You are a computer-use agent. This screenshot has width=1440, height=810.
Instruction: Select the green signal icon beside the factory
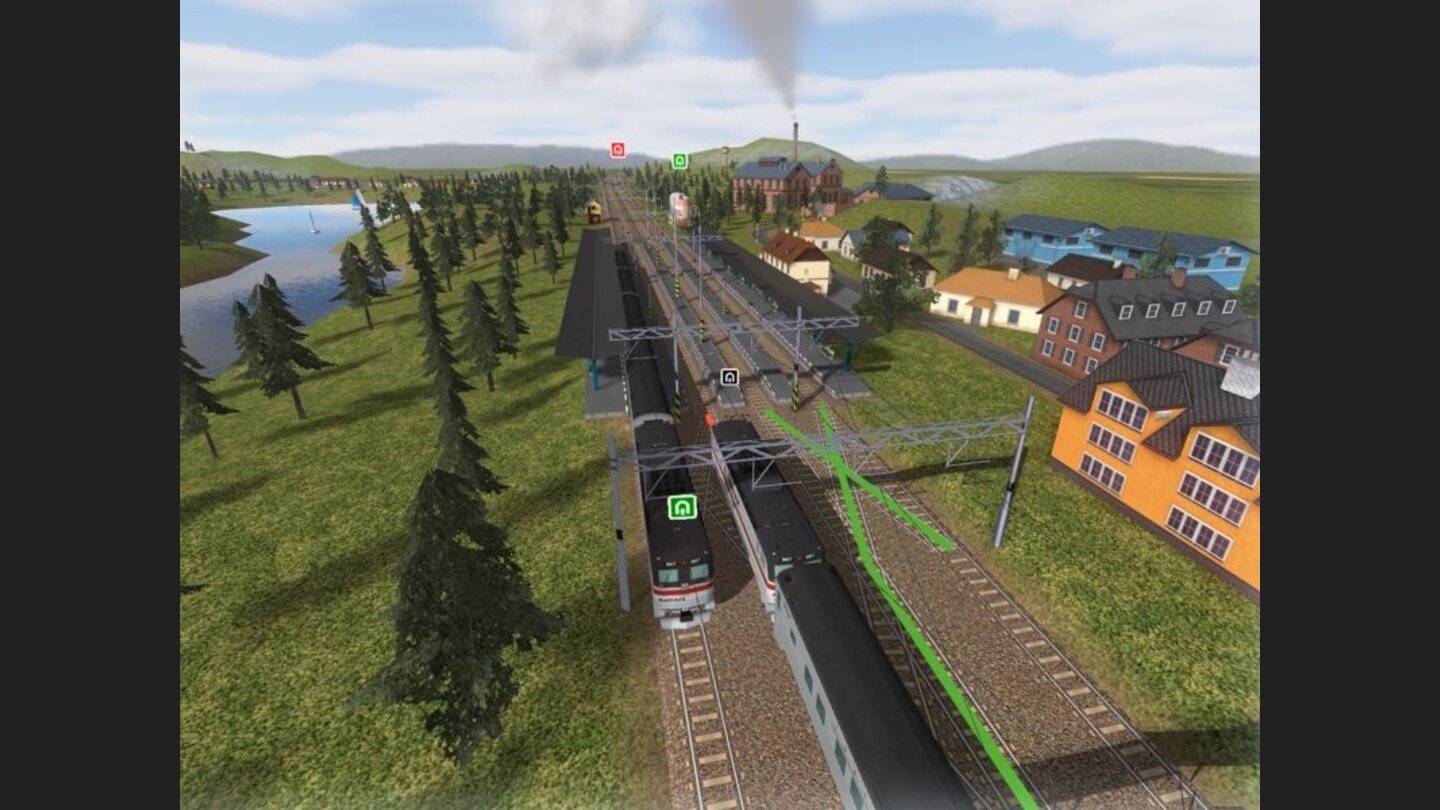click(x=679, y=158)
